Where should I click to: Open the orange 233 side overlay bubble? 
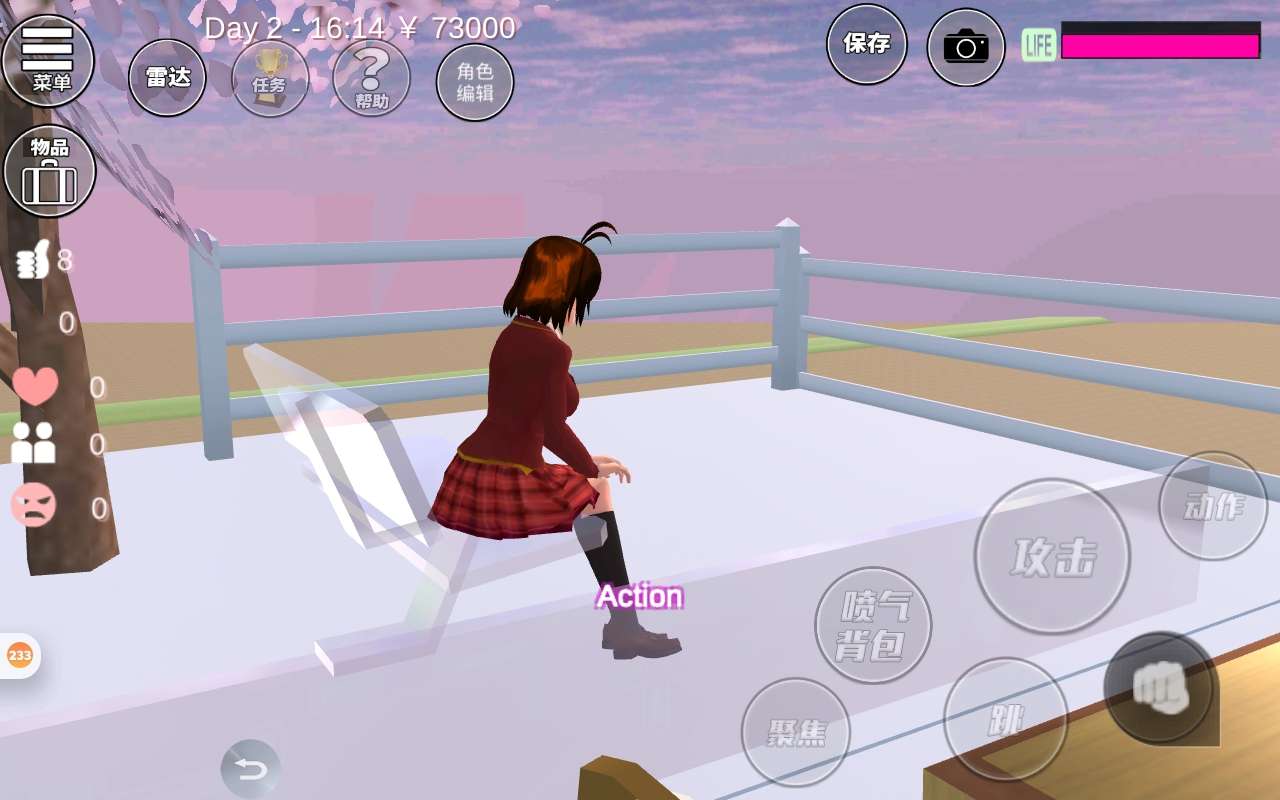tap(19, 656)
